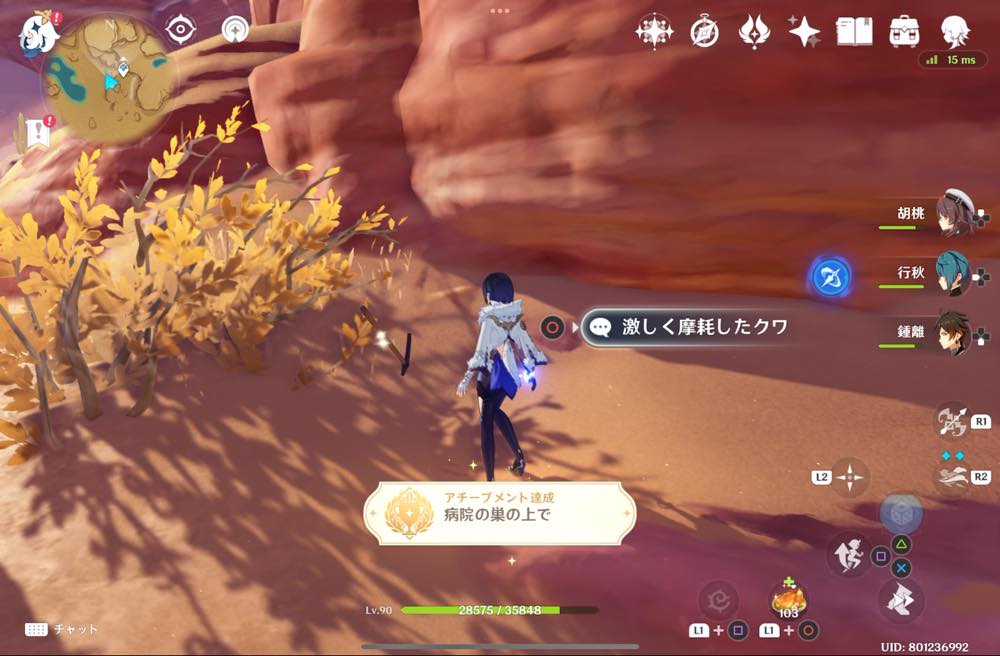
Task: Open the Wish star icon
Action: [x=803, y=32]
